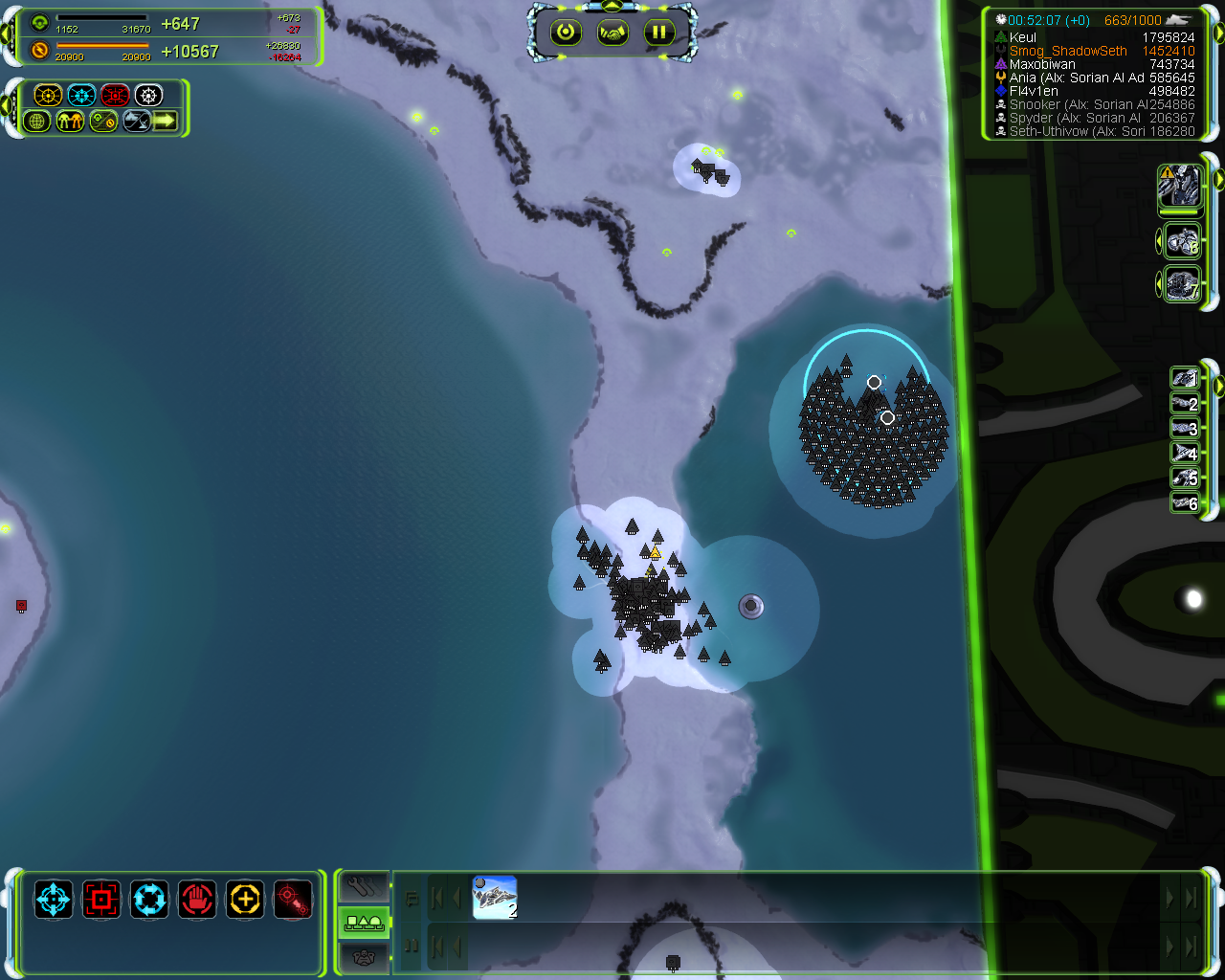Select idle engineers group showing 7
Viewport: 1225px width, 980px height.
click(x=1183, y=285)
